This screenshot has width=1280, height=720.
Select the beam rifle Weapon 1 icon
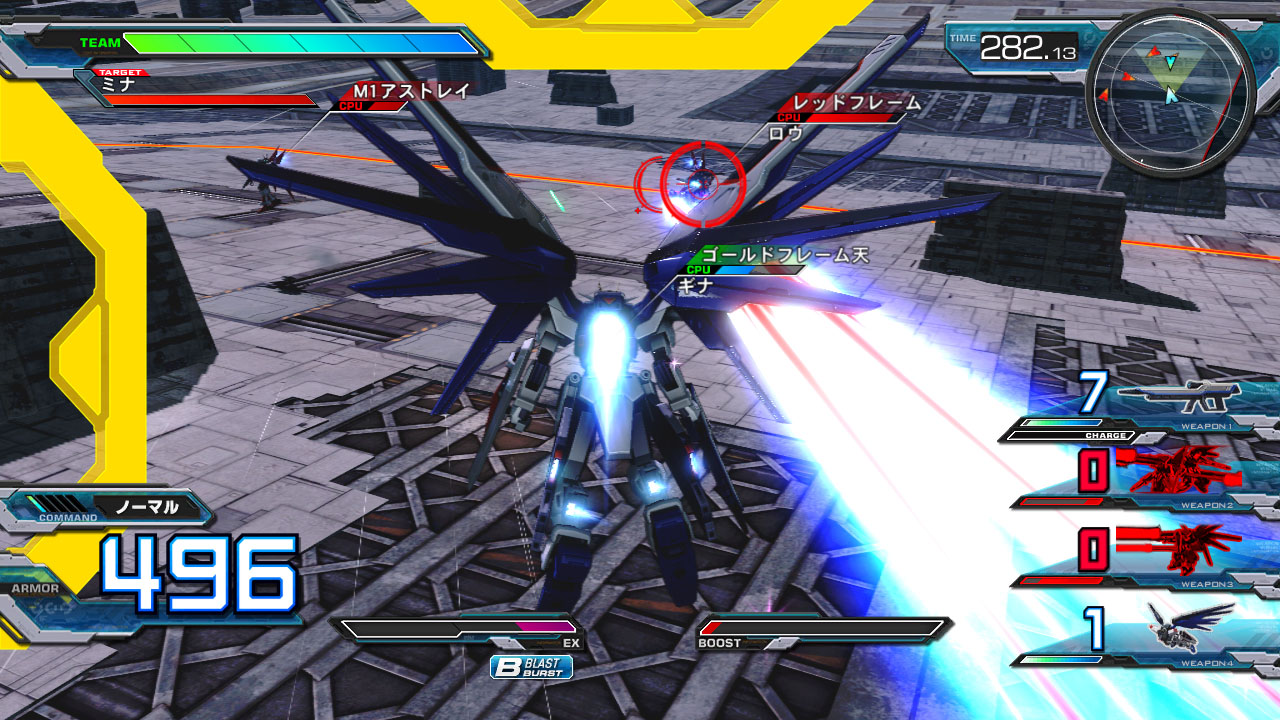(x=1178, y=397)
